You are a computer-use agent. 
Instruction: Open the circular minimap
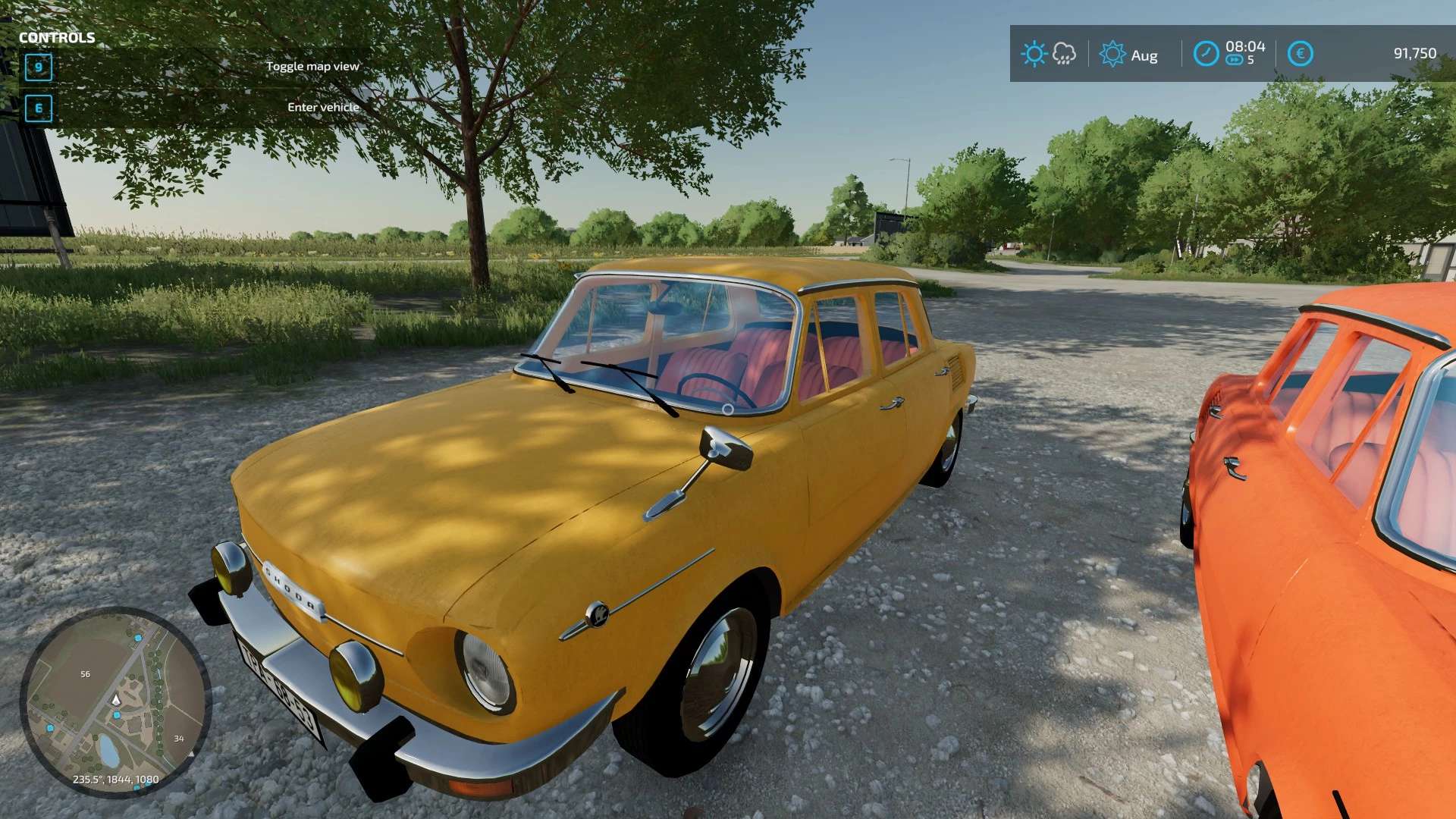pyautogui.click(x=115, y=701)
